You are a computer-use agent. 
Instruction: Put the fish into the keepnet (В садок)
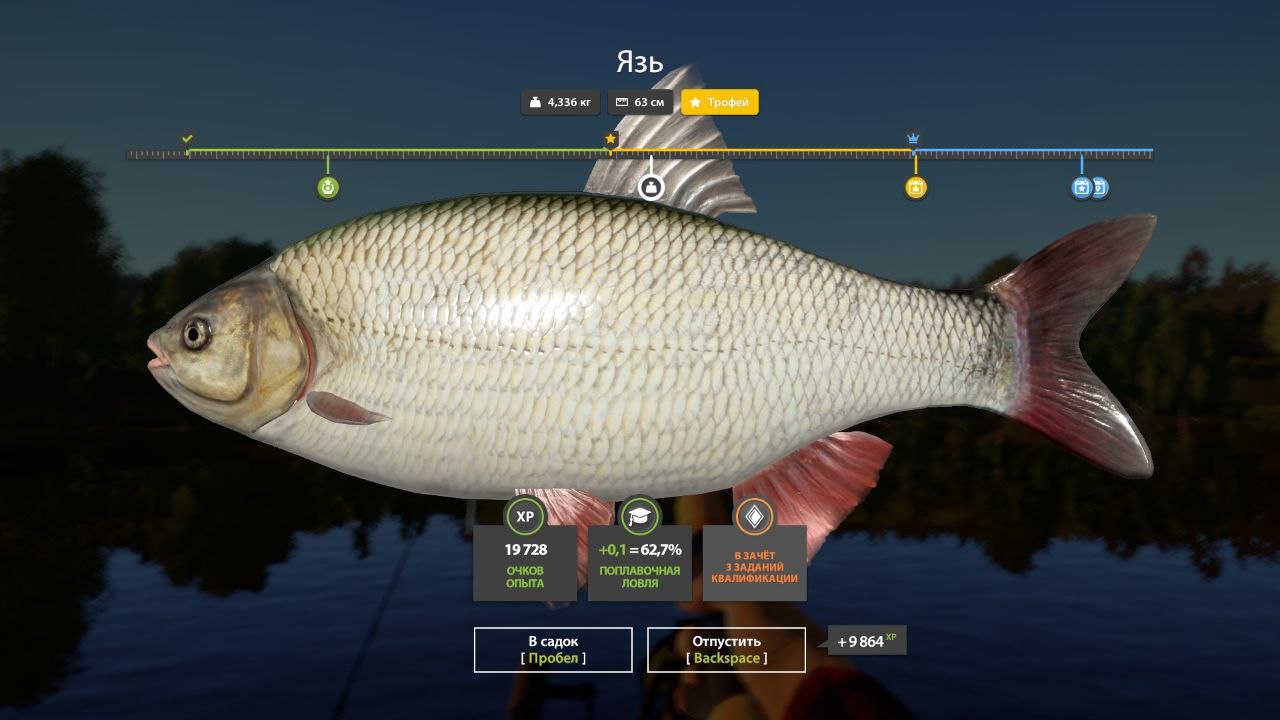coord(553,649)
